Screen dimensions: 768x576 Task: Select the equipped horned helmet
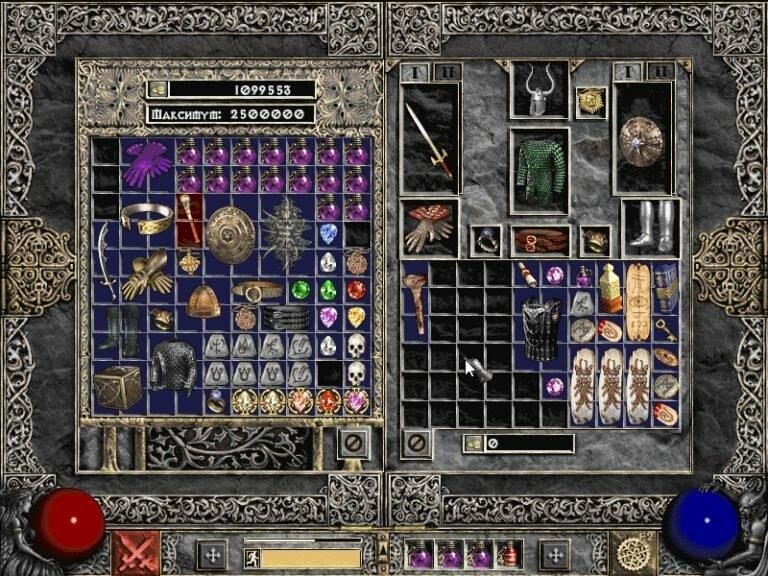539,96
